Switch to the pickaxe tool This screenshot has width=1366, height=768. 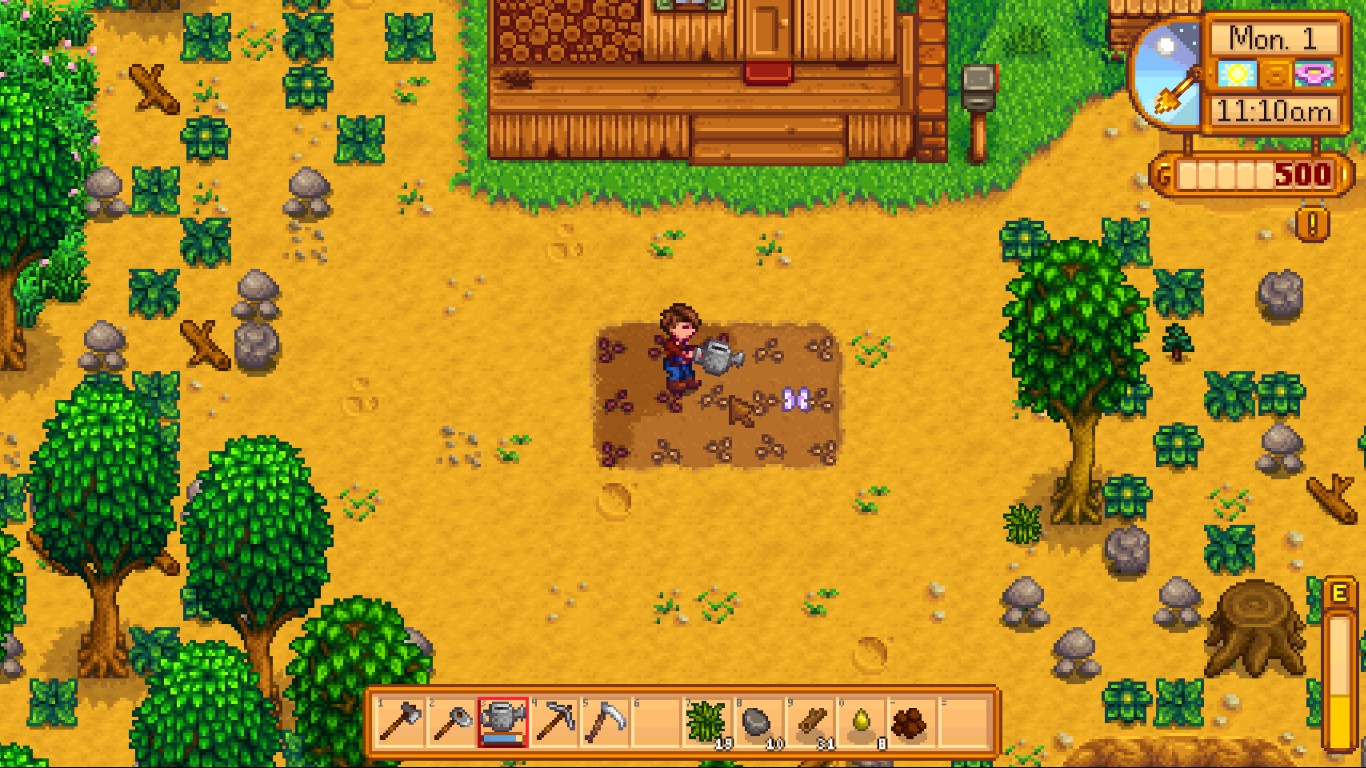pos(553,722)
